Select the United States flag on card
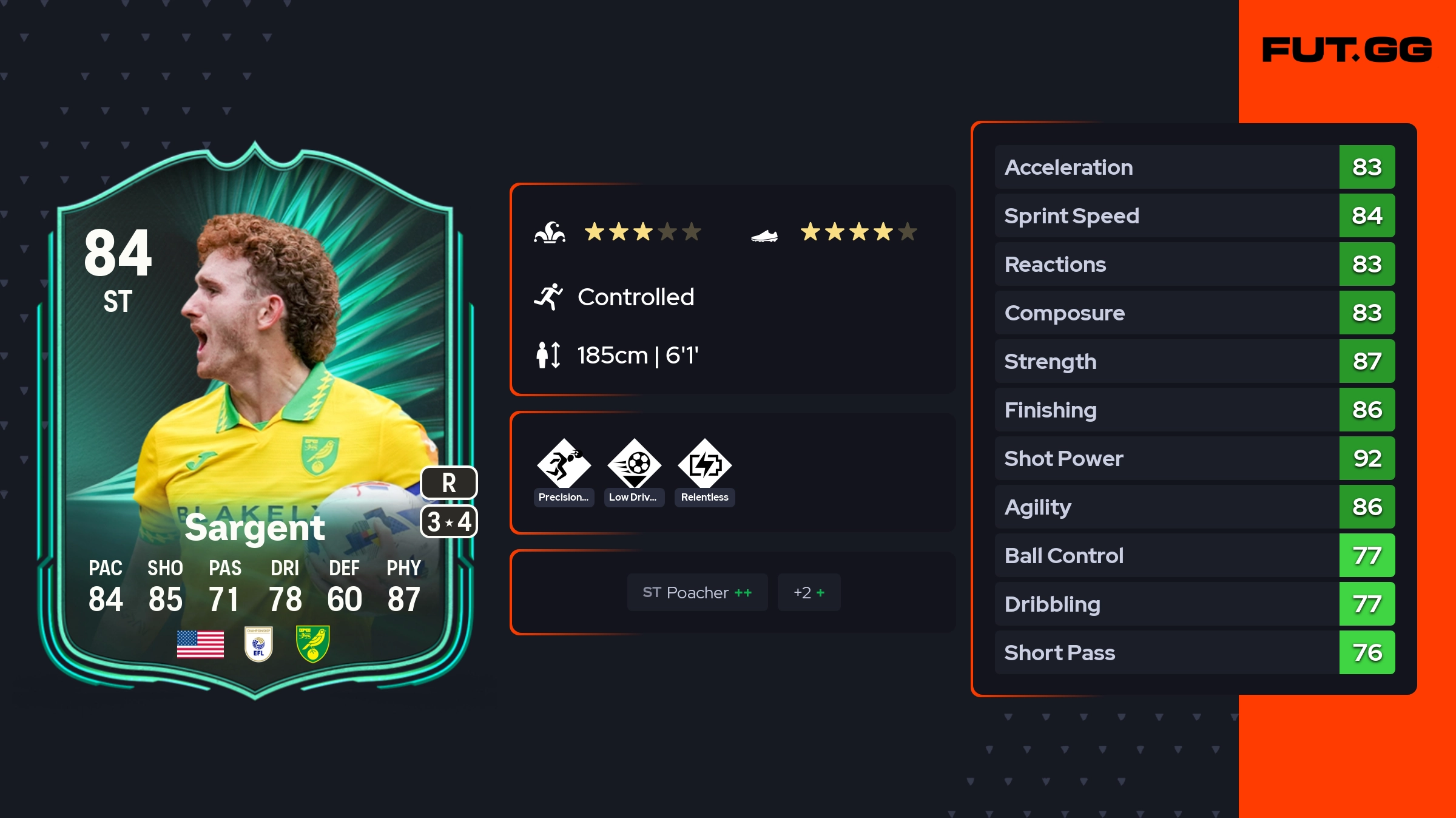 tap(200, 644)
